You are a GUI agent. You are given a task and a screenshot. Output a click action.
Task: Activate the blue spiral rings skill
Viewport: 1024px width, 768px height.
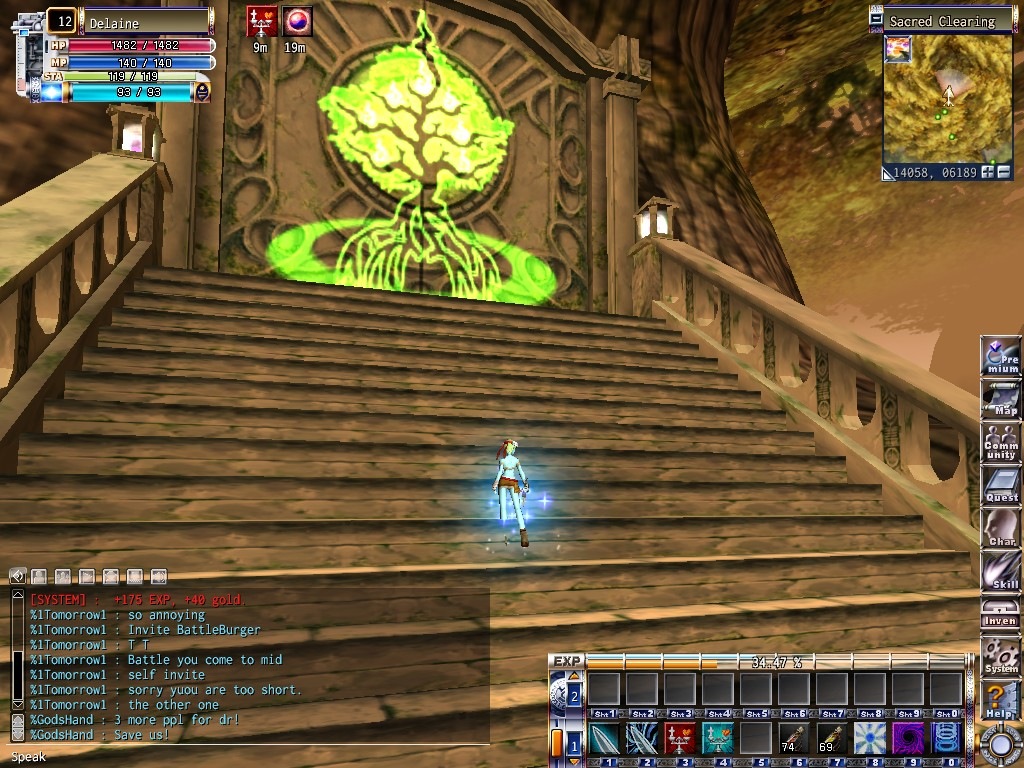[x=945, y=739]
